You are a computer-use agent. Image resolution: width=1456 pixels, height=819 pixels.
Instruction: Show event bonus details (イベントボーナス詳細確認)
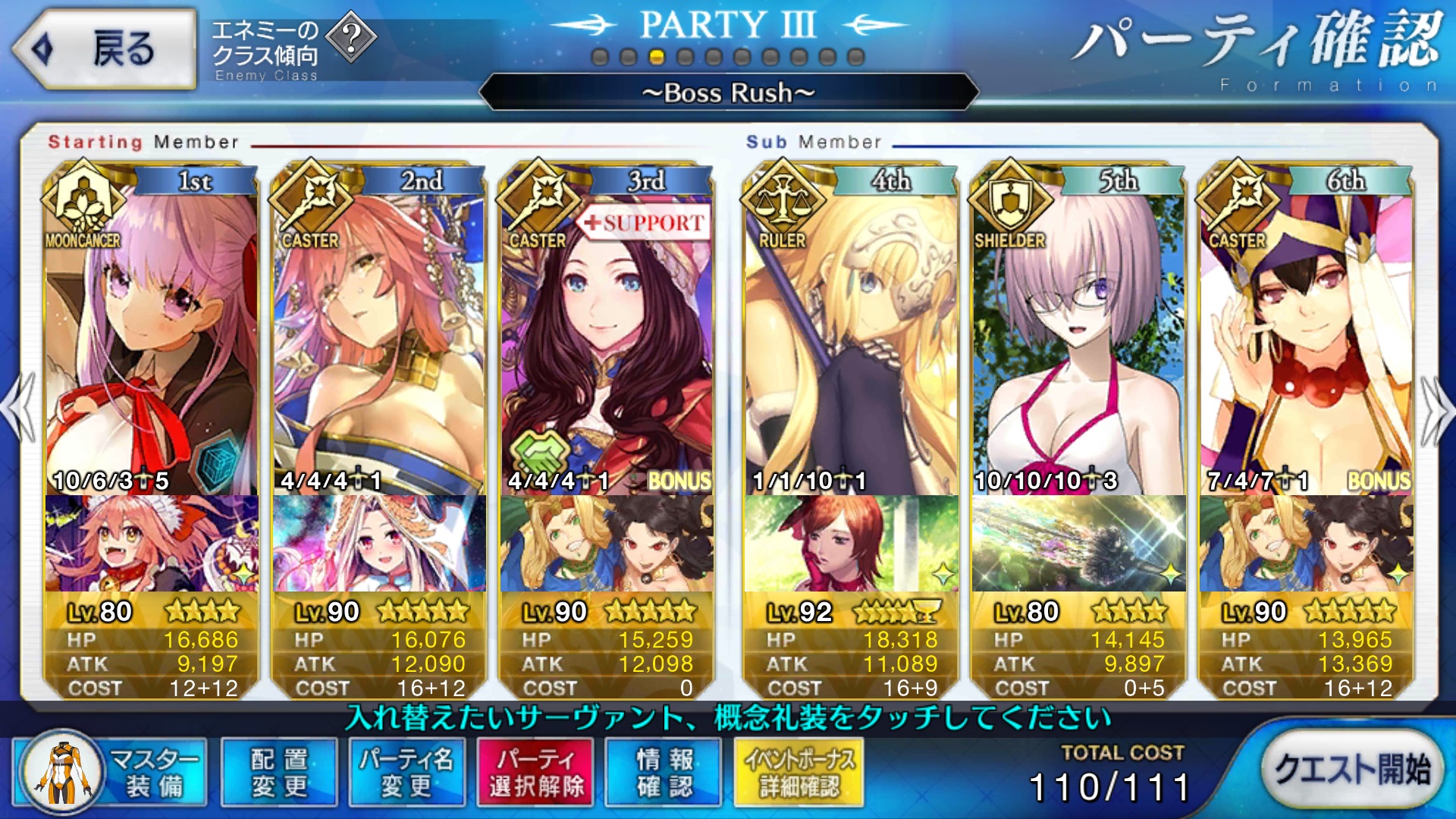point(799,772)
